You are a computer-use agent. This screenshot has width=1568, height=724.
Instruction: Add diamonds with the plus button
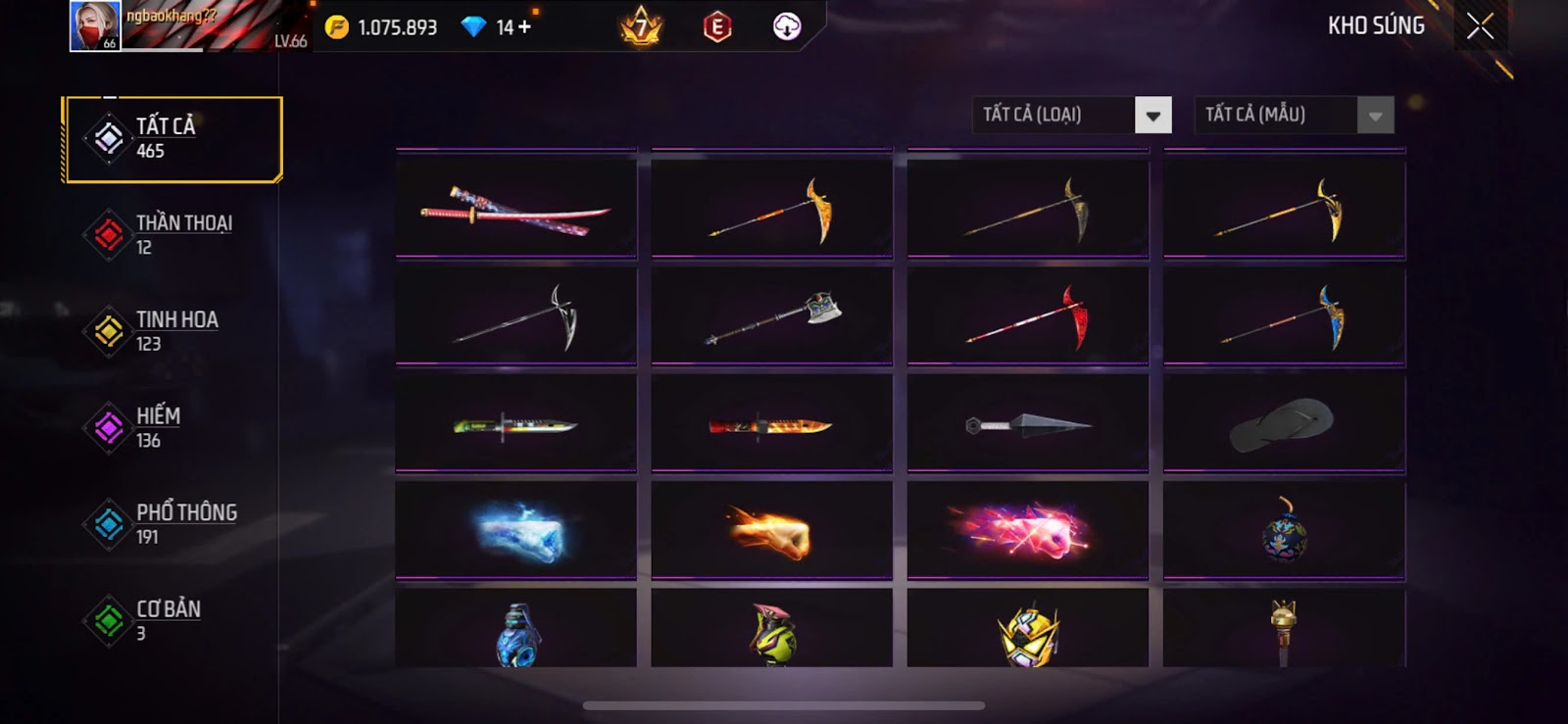pyautogui.click(x=525, y=27)
